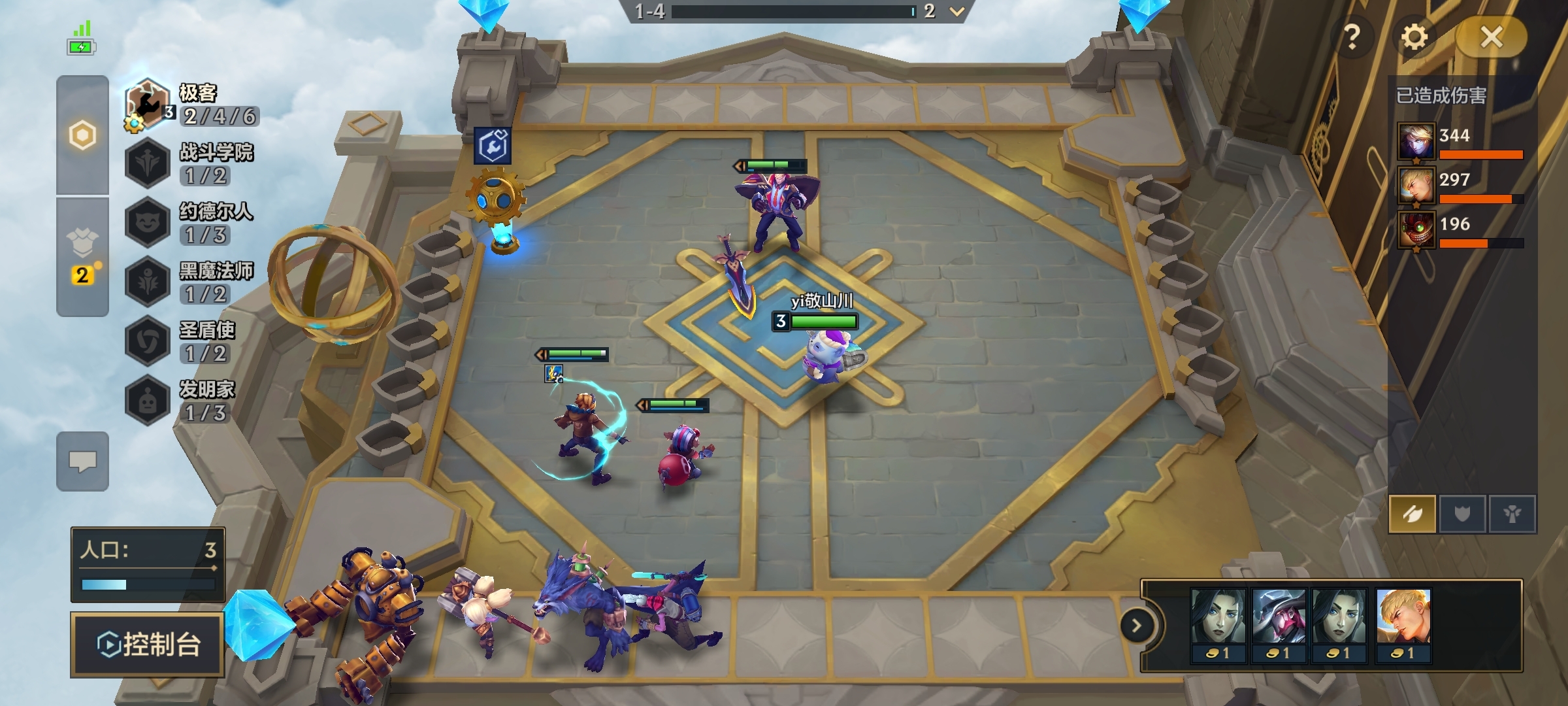The image size is (1568, 706).
Task: Buy the blond champion card in shop
Action: [1403, 625]
